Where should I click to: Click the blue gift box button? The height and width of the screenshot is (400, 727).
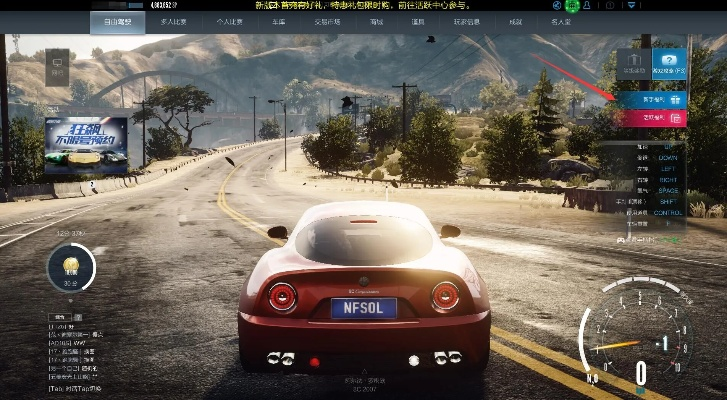652,100
